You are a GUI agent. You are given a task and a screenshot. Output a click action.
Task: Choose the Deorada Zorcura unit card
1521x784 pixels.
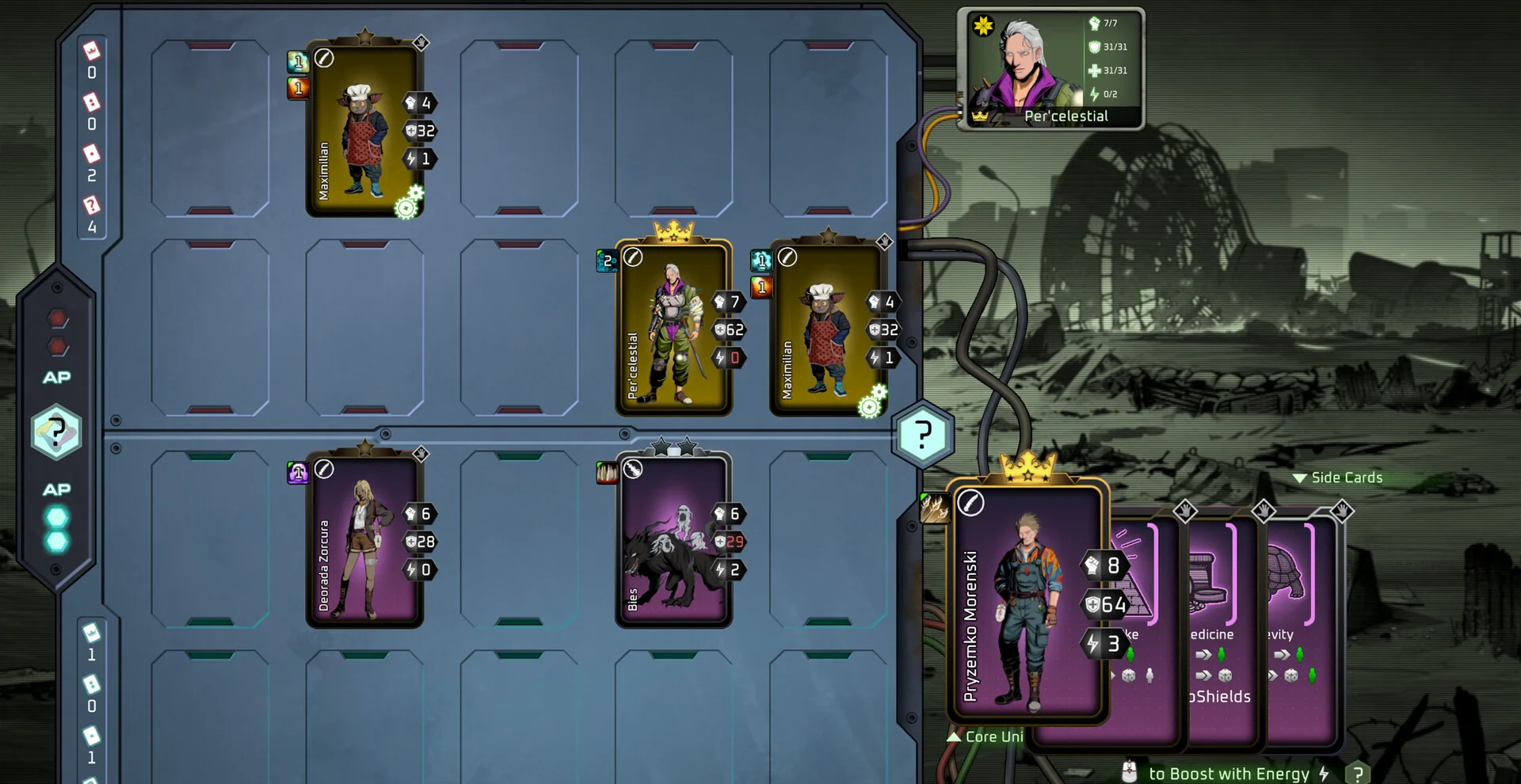tap(364, 541)
